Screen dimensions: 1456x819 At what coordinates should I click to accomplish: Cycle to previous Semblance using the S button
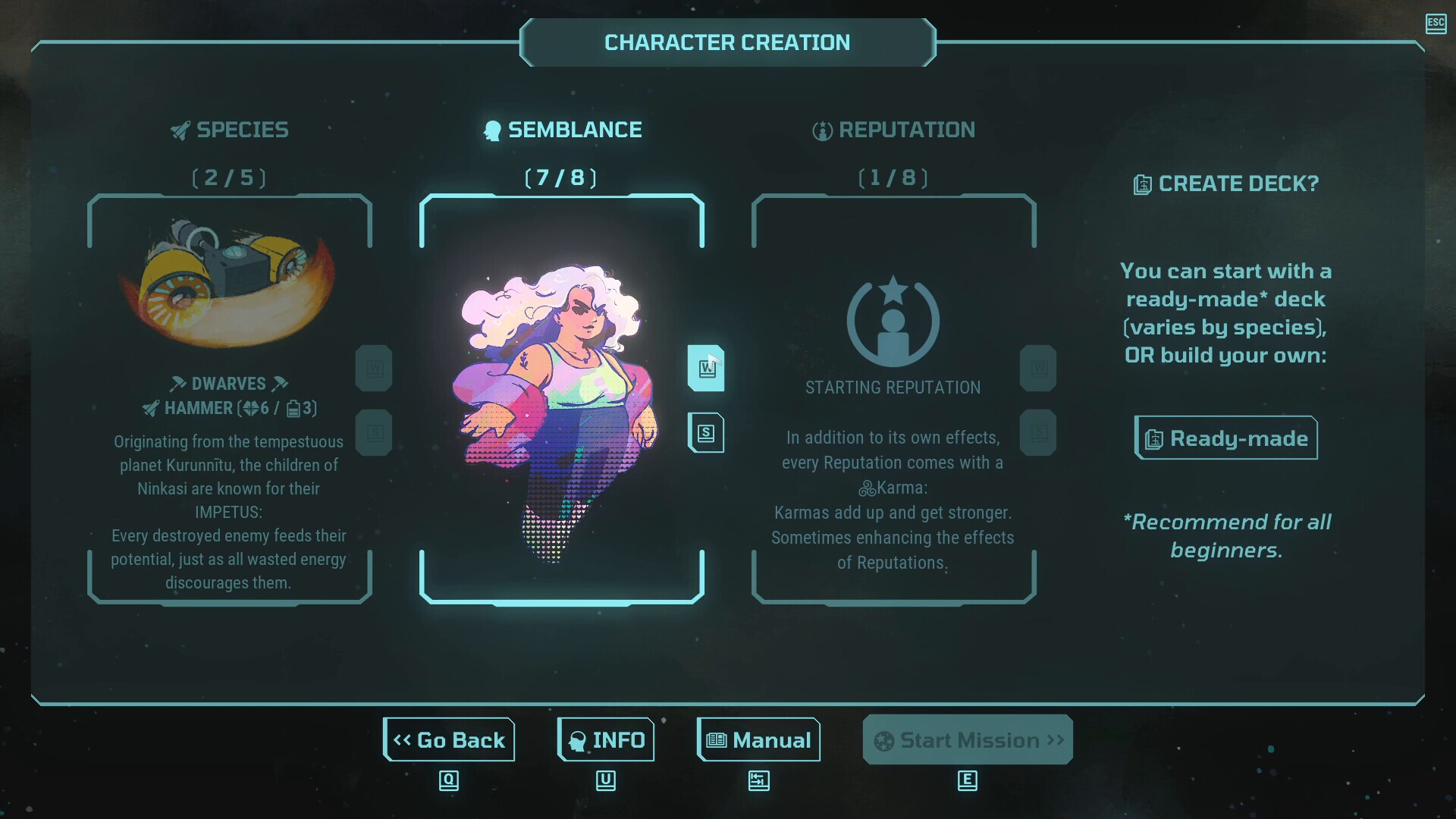click(705, 432)
